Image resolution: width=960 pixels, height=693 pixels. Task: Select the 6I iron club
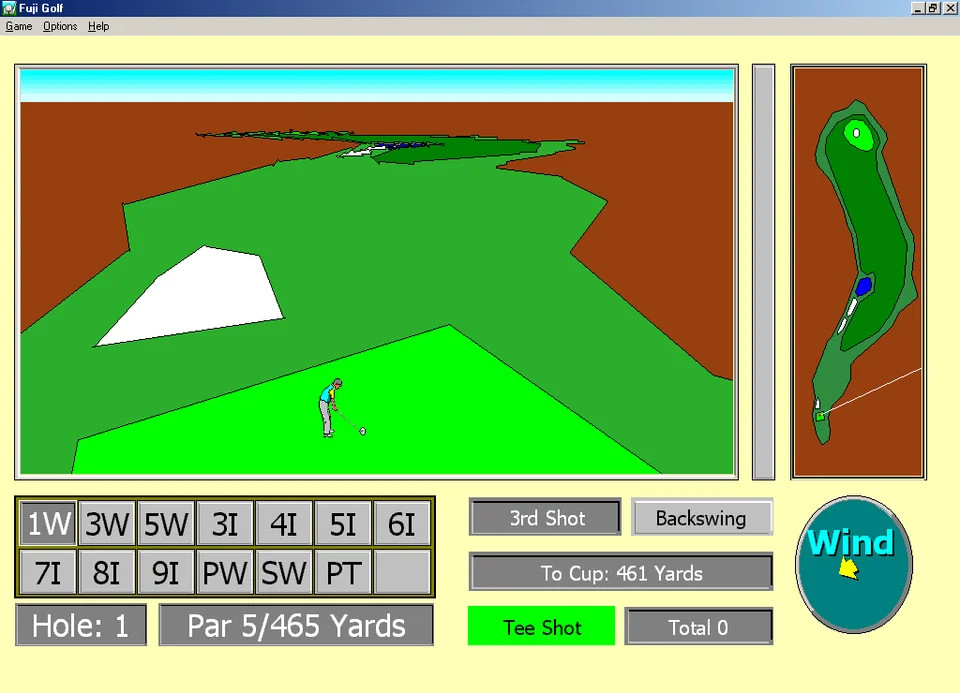click(x=402, y=524)
